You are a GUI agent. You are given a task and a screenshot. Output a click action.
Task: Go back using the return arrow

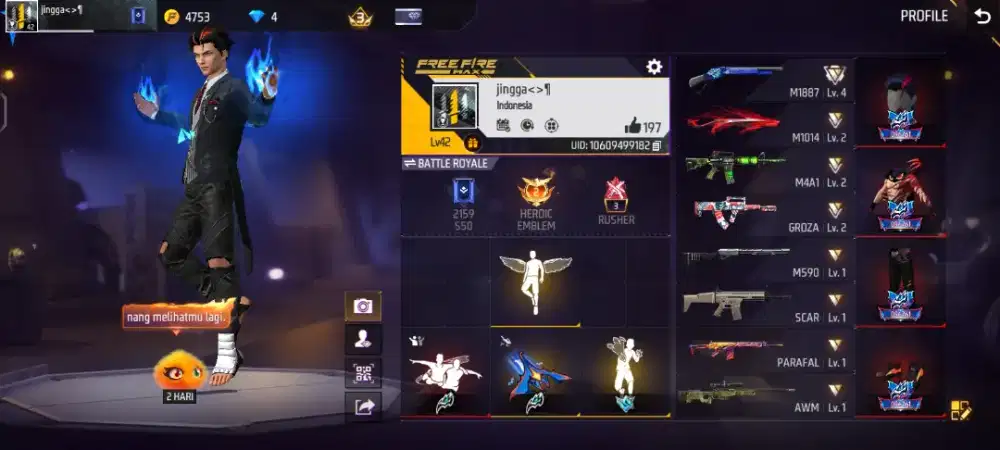coord(982,16)
